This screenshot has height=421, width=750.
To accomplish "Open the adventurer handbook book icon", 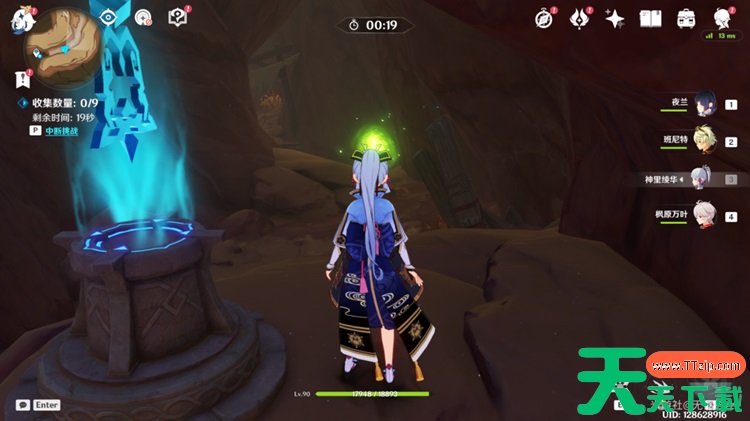I will [651, 19].
